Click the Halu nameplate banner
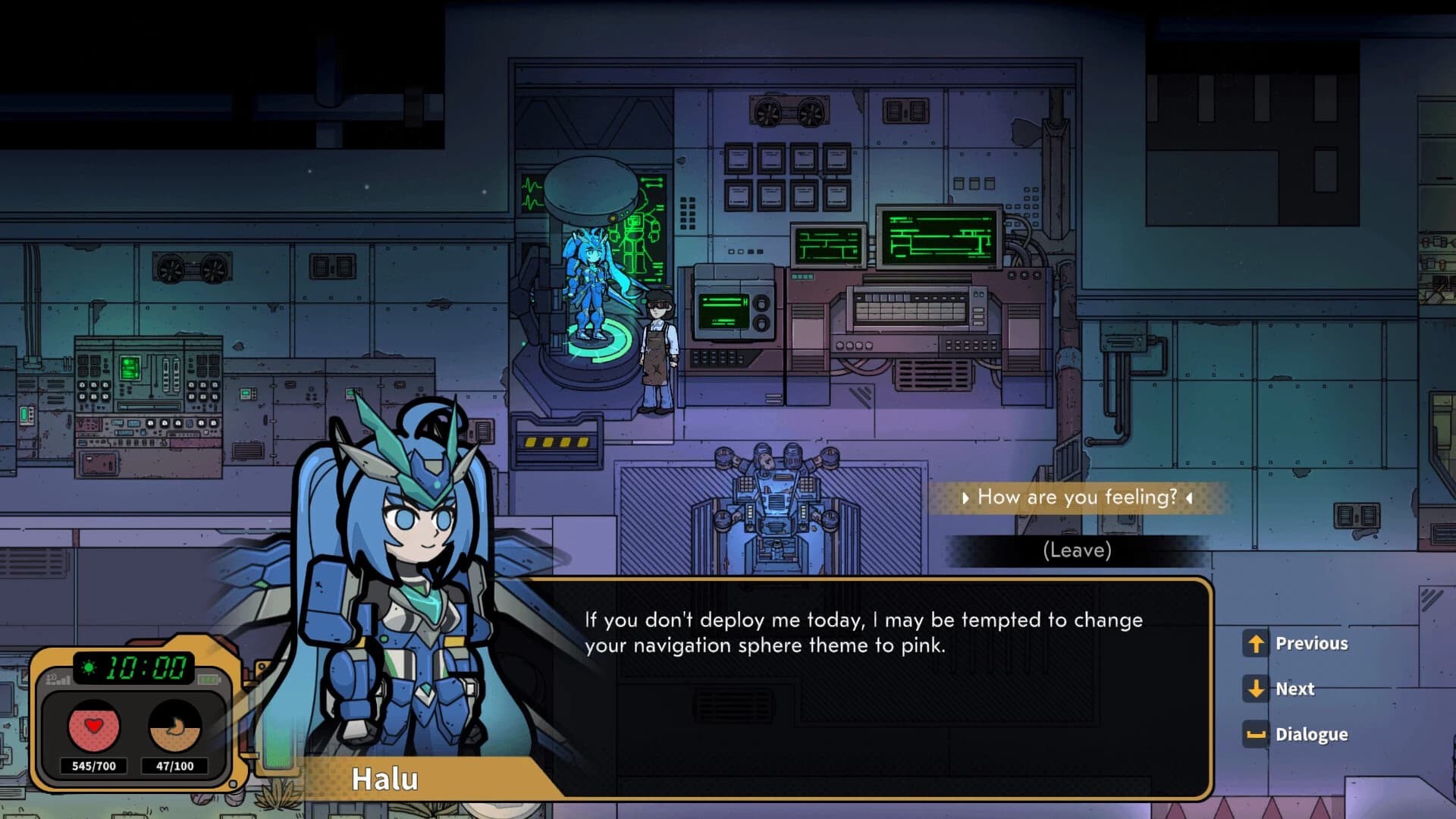The width and height of the screenshot is (1456, 819). (387, 778)
